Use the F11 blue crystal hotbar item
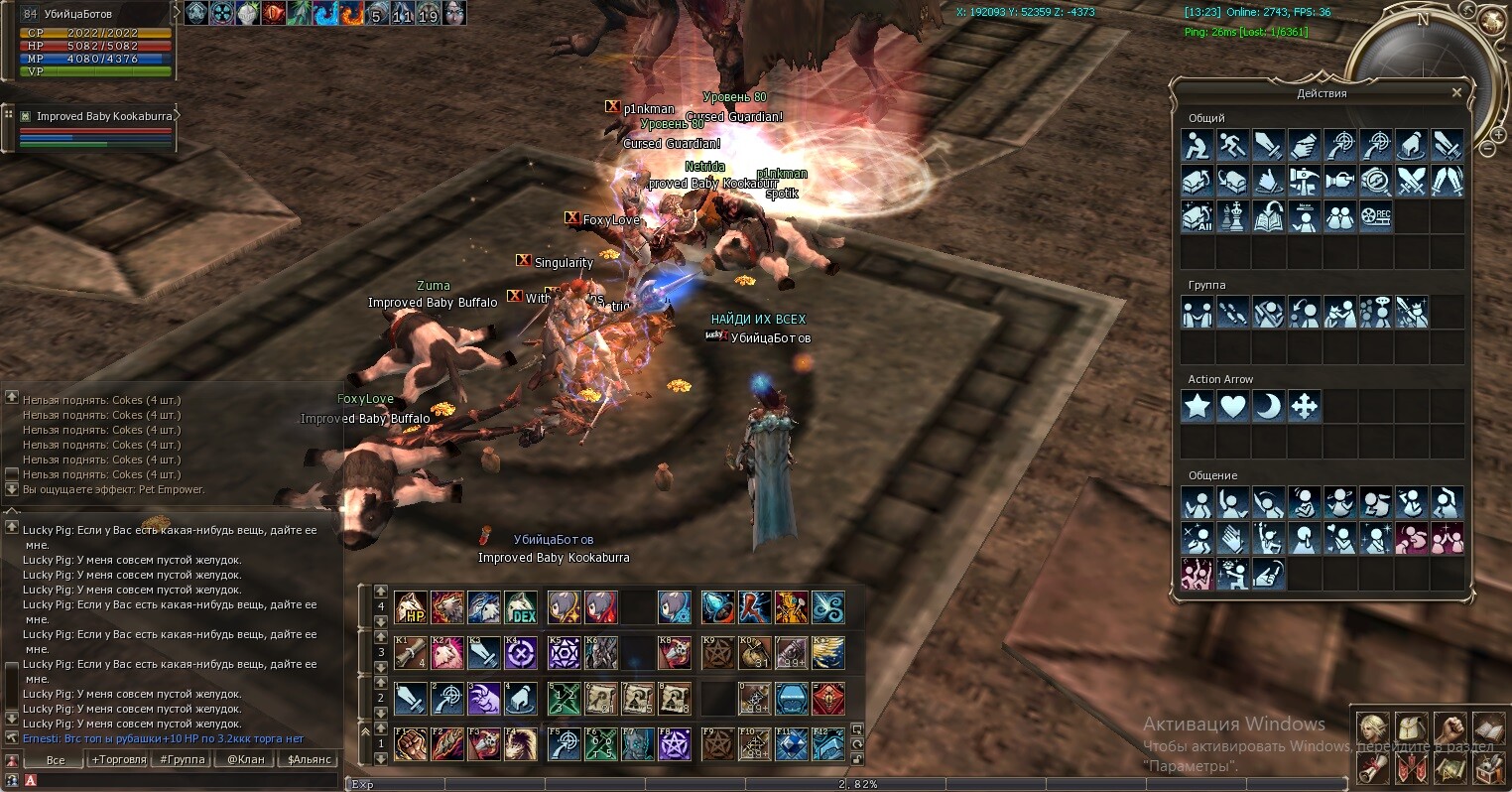Screen dimensions: 1512x792 (792, 743)
